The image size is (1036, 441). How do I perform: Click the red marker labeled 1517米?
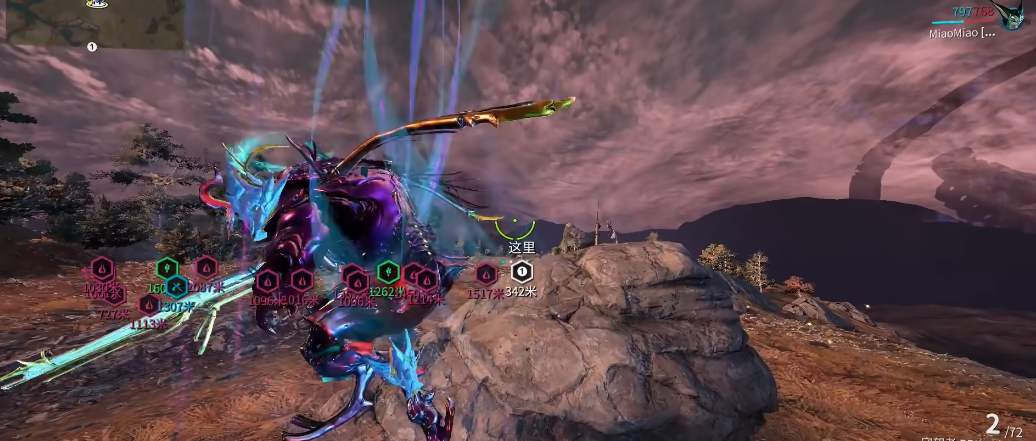[x=486, y=273]
